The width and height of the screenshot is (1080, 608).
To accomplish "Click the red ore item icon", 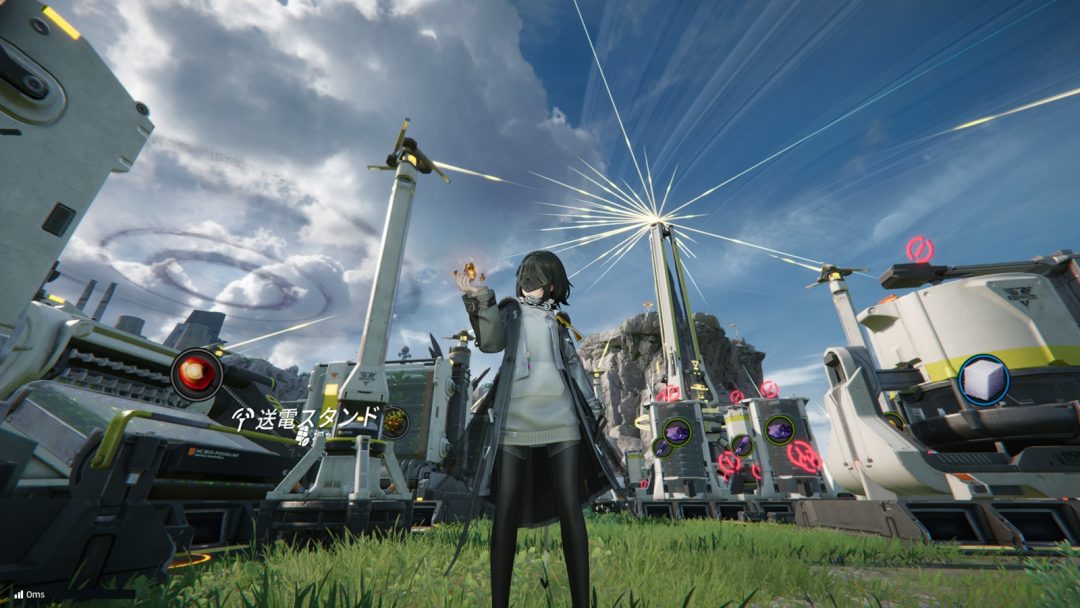I will (x=196, y=374).
